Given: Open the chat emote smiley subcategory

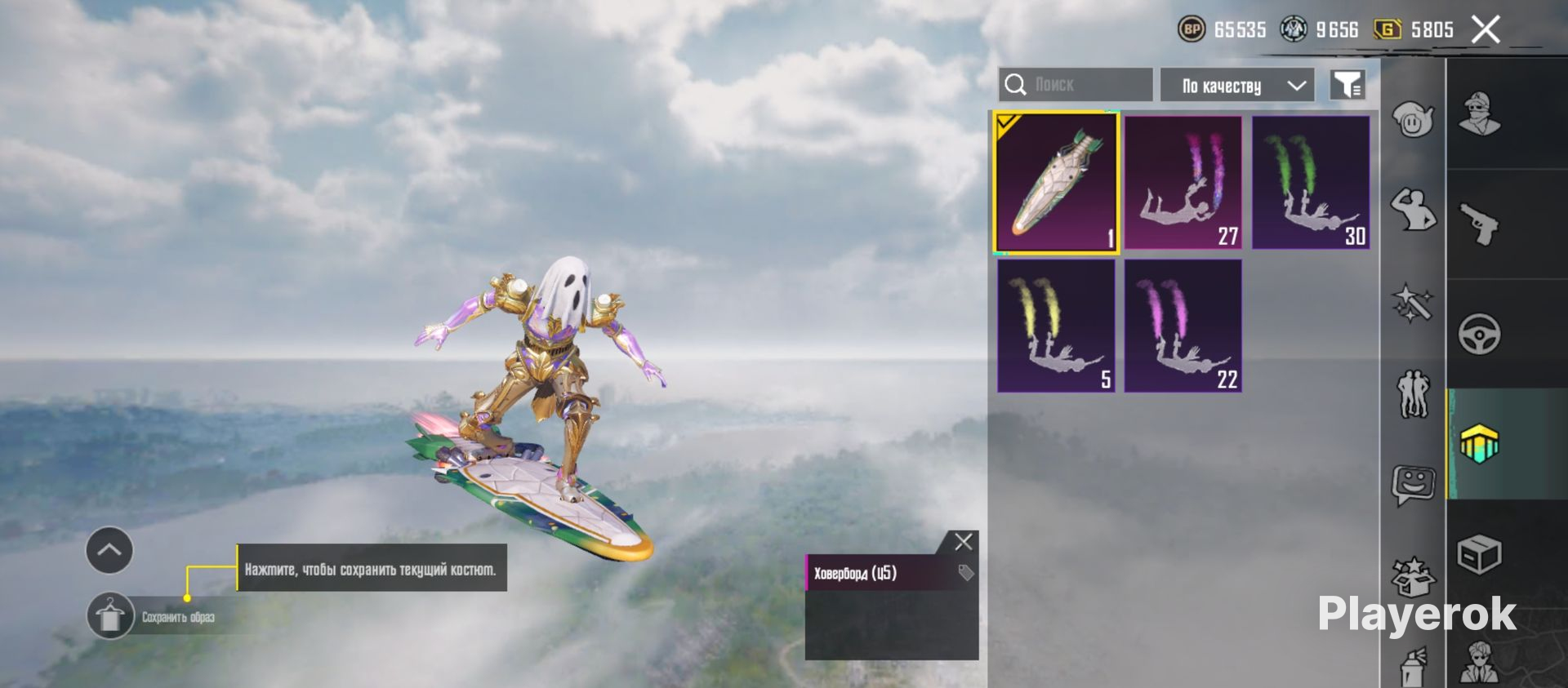Looking at the screenshot, I should coord(1413,486).
